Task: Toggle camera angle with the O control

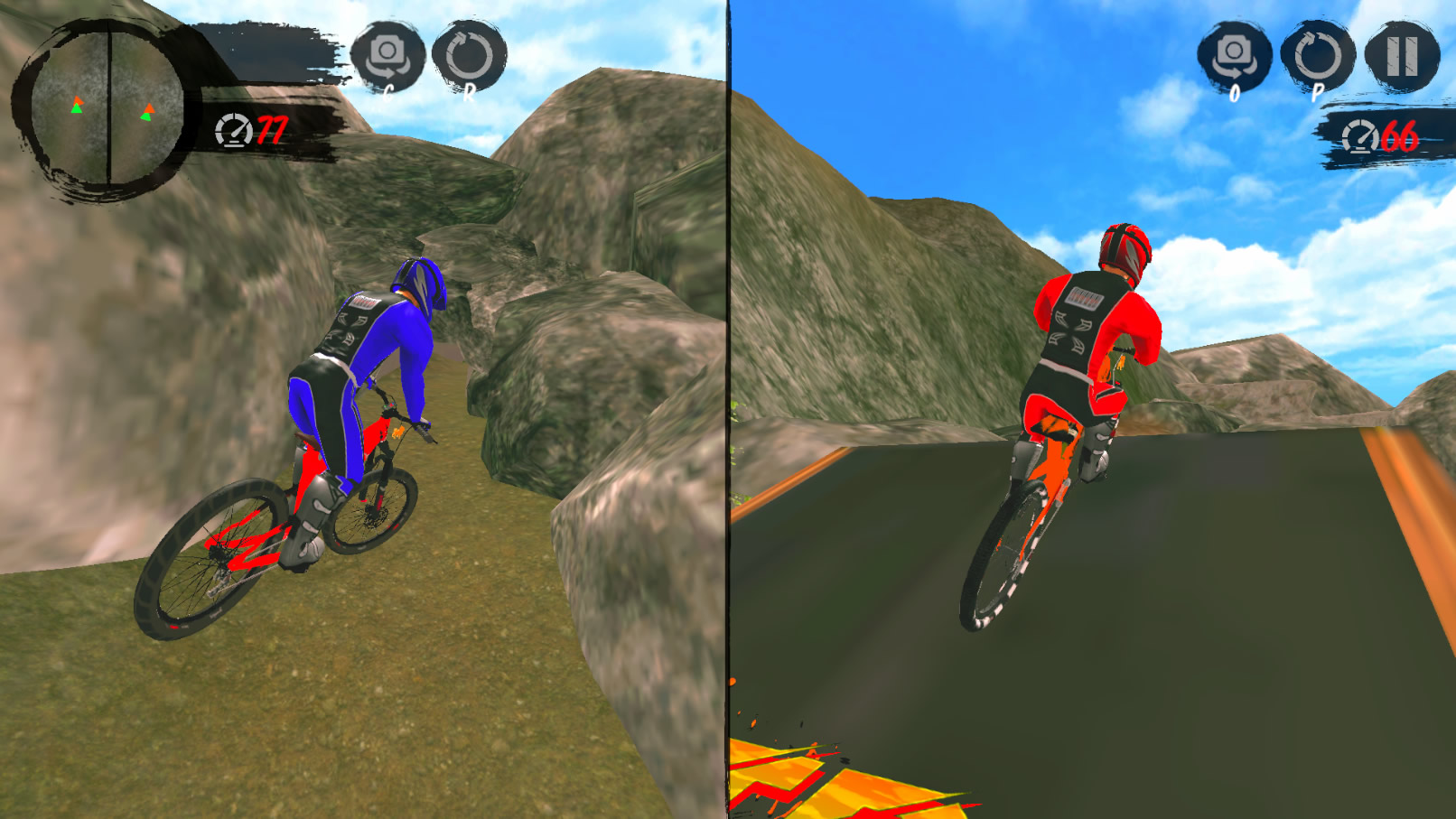Action: (x=1236, y=56)
